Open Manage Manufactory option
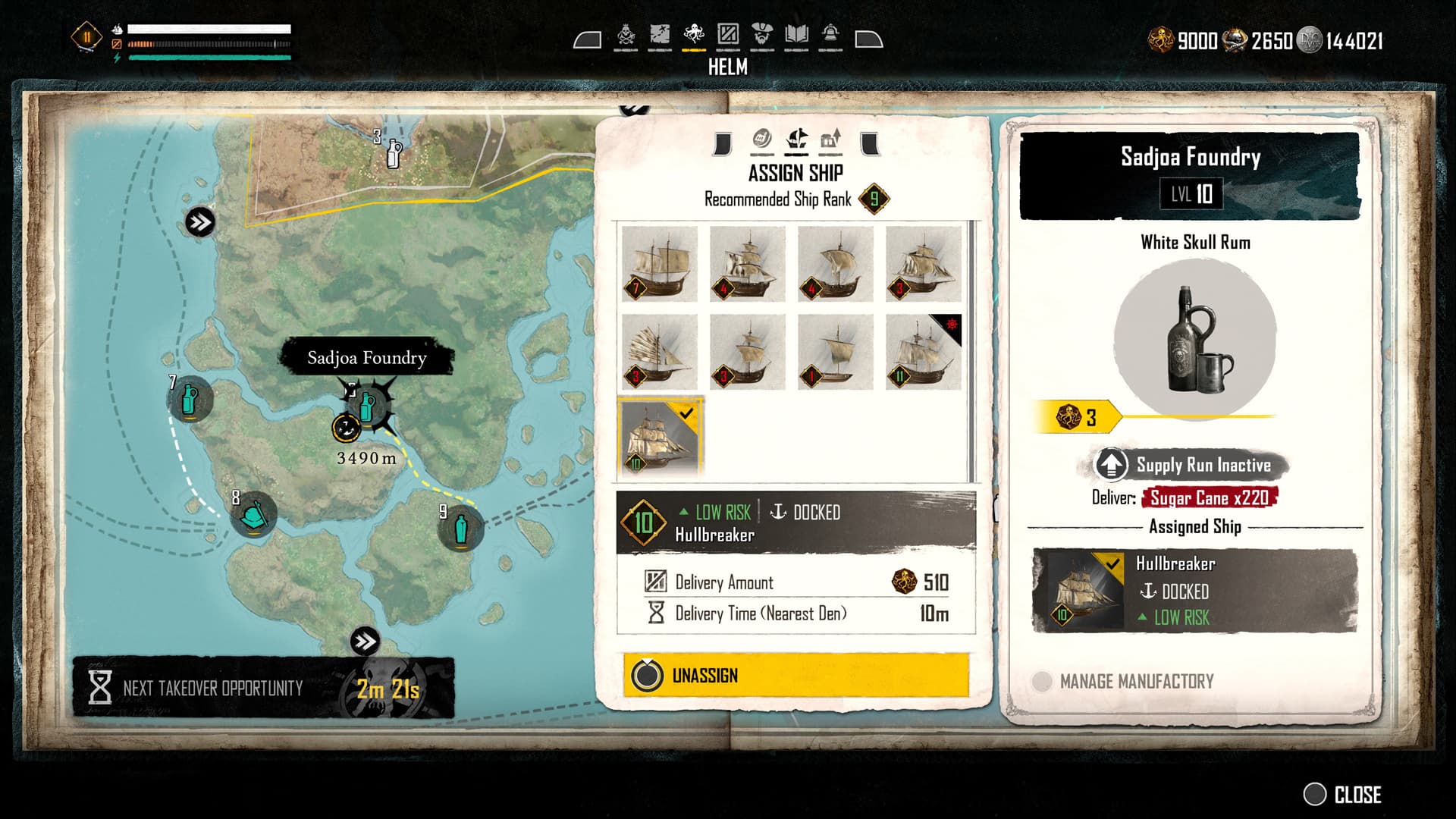1456x819 pixels. (1136, 681)
